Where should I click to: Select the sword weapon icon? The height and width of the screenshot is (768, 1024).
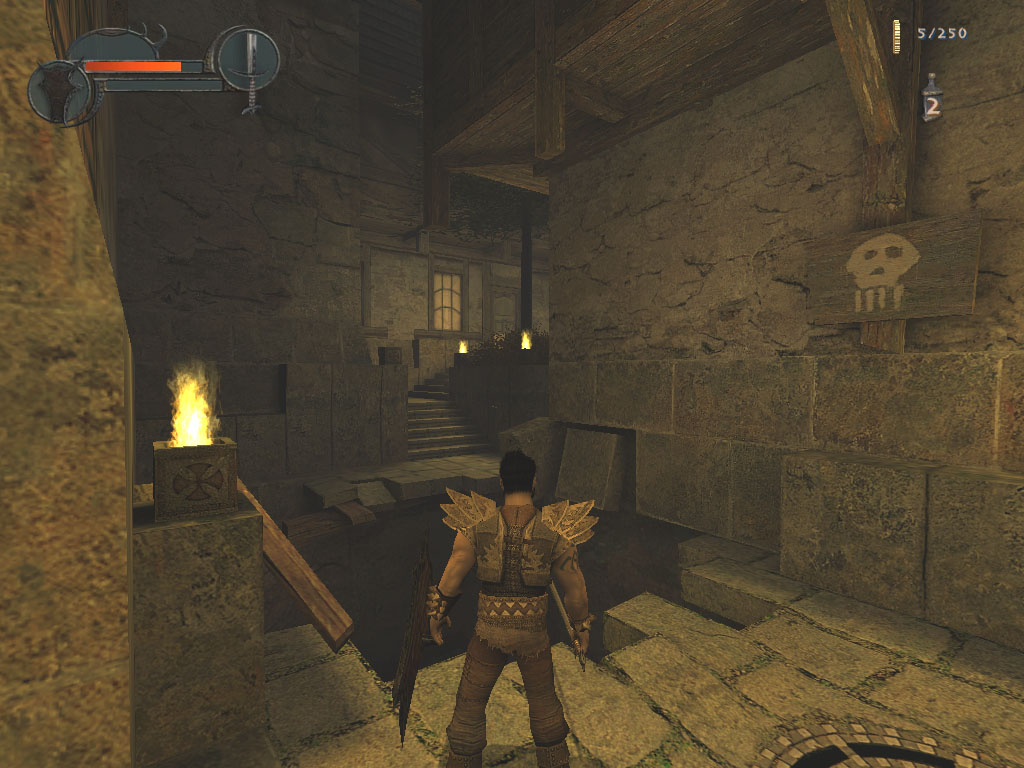[248, 60]
